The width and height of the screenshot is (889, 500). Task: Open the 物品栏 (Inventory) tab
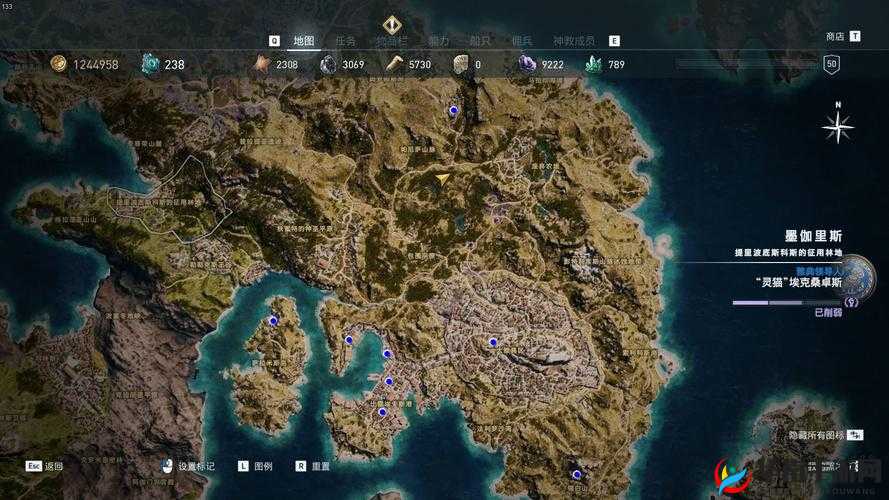tap(392, 41)
